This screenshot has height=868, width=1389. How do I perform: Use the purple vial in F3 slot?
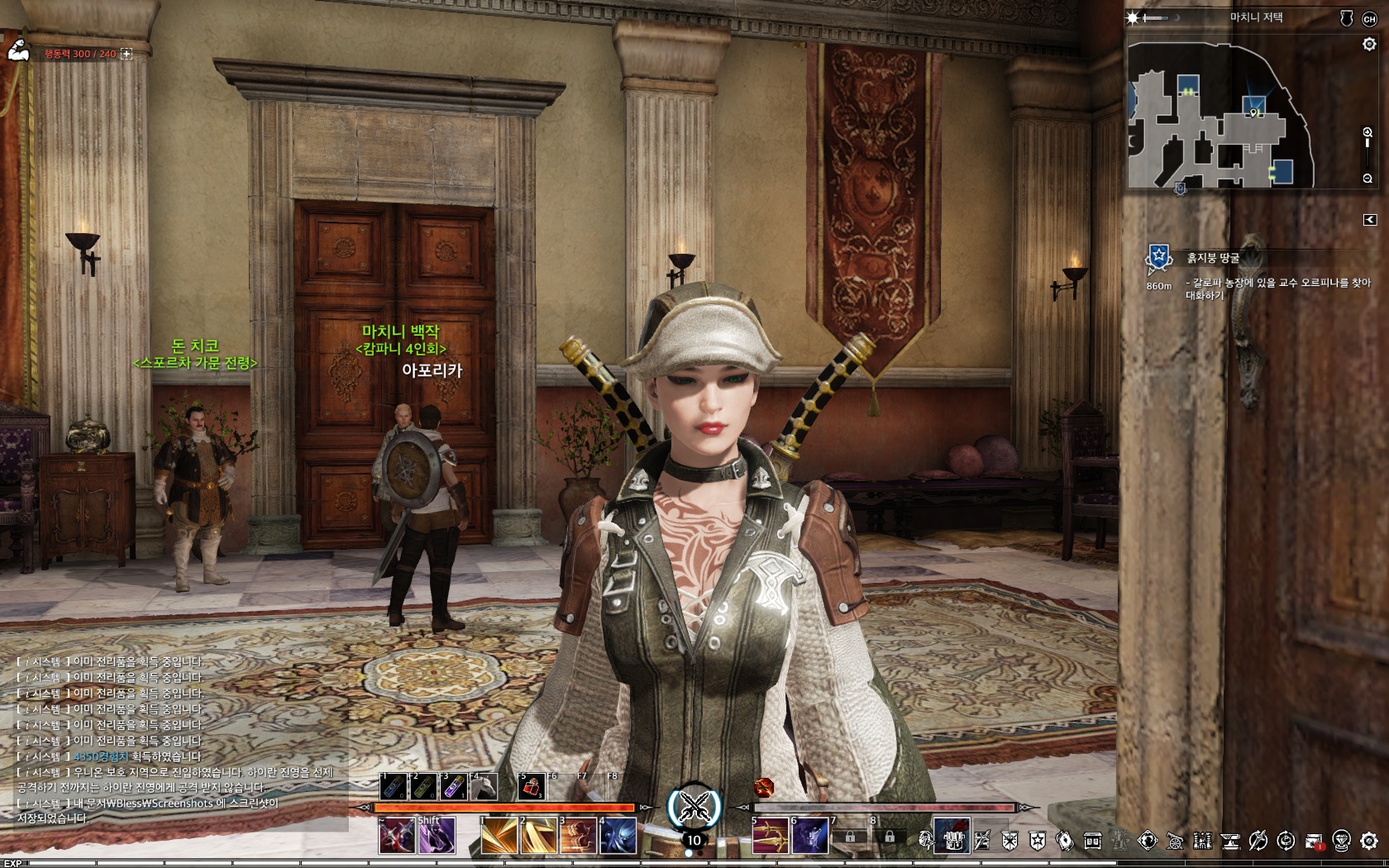453,787
